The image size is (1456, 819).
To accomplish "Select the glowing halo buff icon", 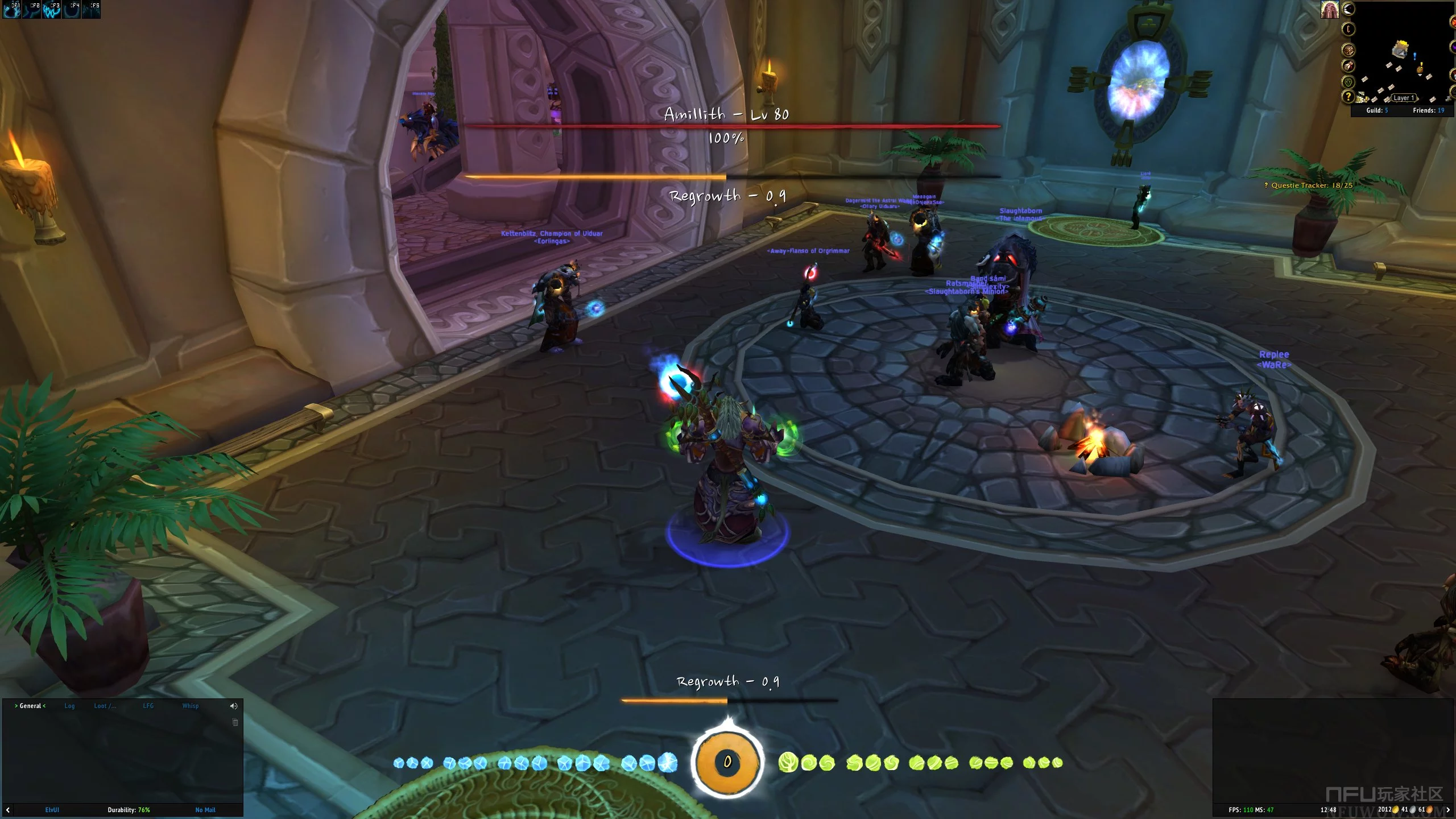I will [1330, 10].
